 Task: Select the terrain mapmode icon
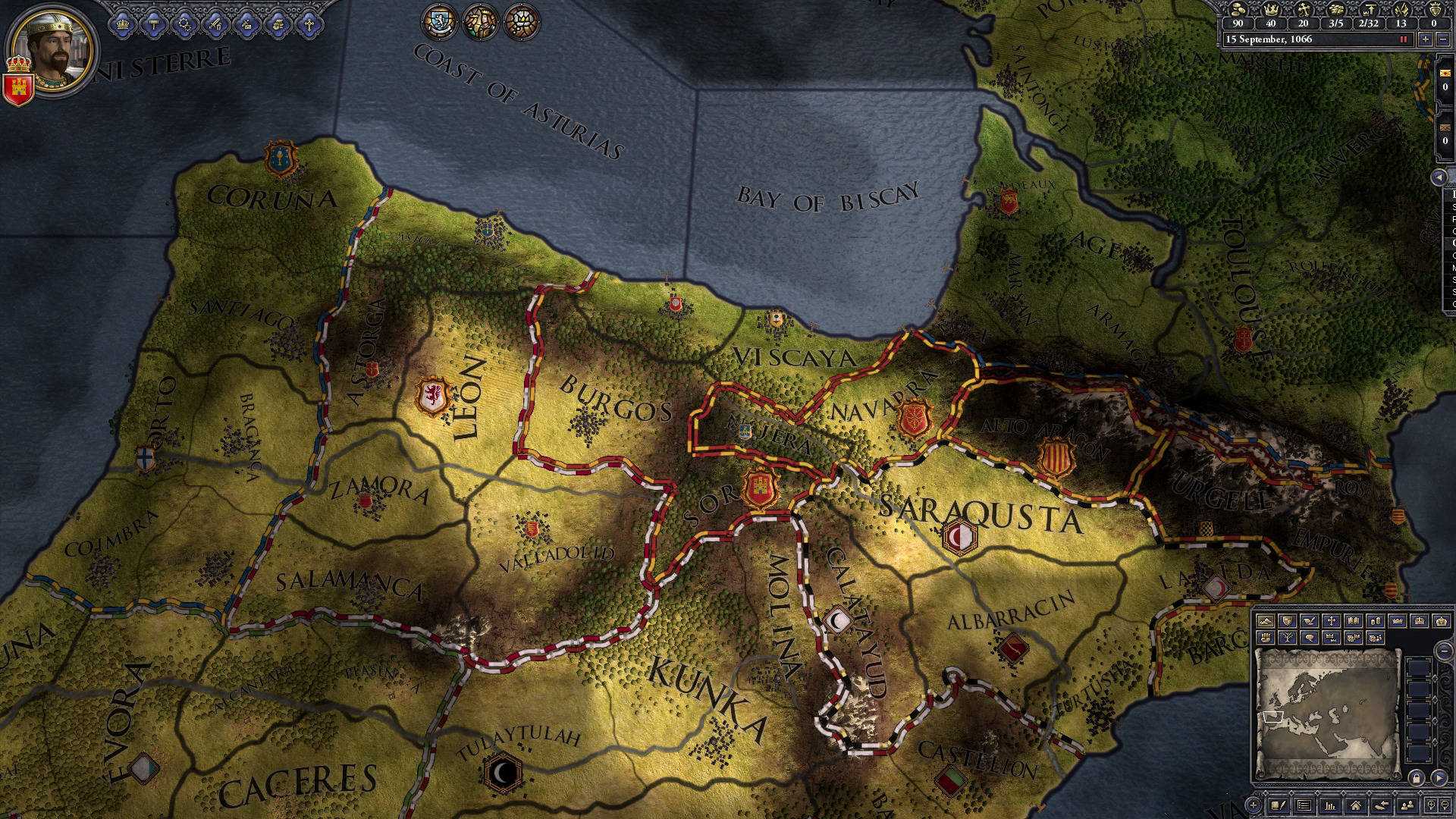pyautogui.click(x=1267, y=621)
